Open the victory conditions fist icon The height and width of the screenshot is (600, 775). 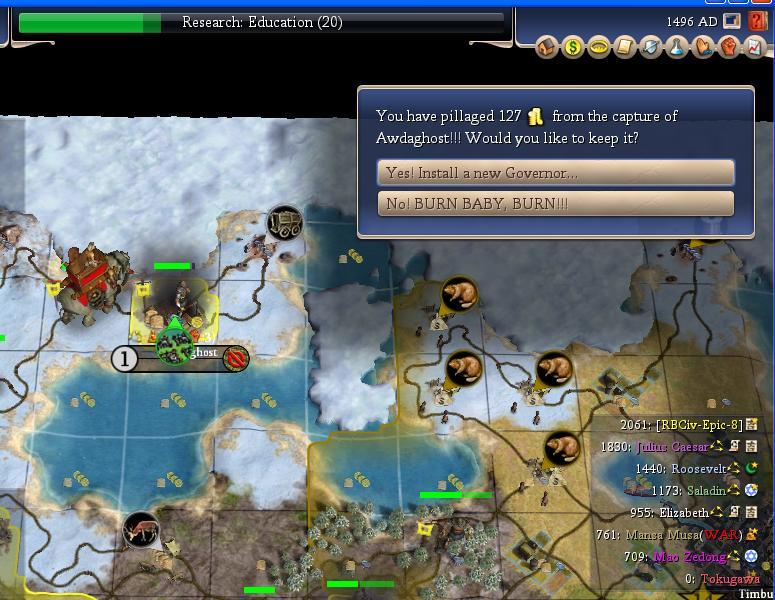pos(729,47)
